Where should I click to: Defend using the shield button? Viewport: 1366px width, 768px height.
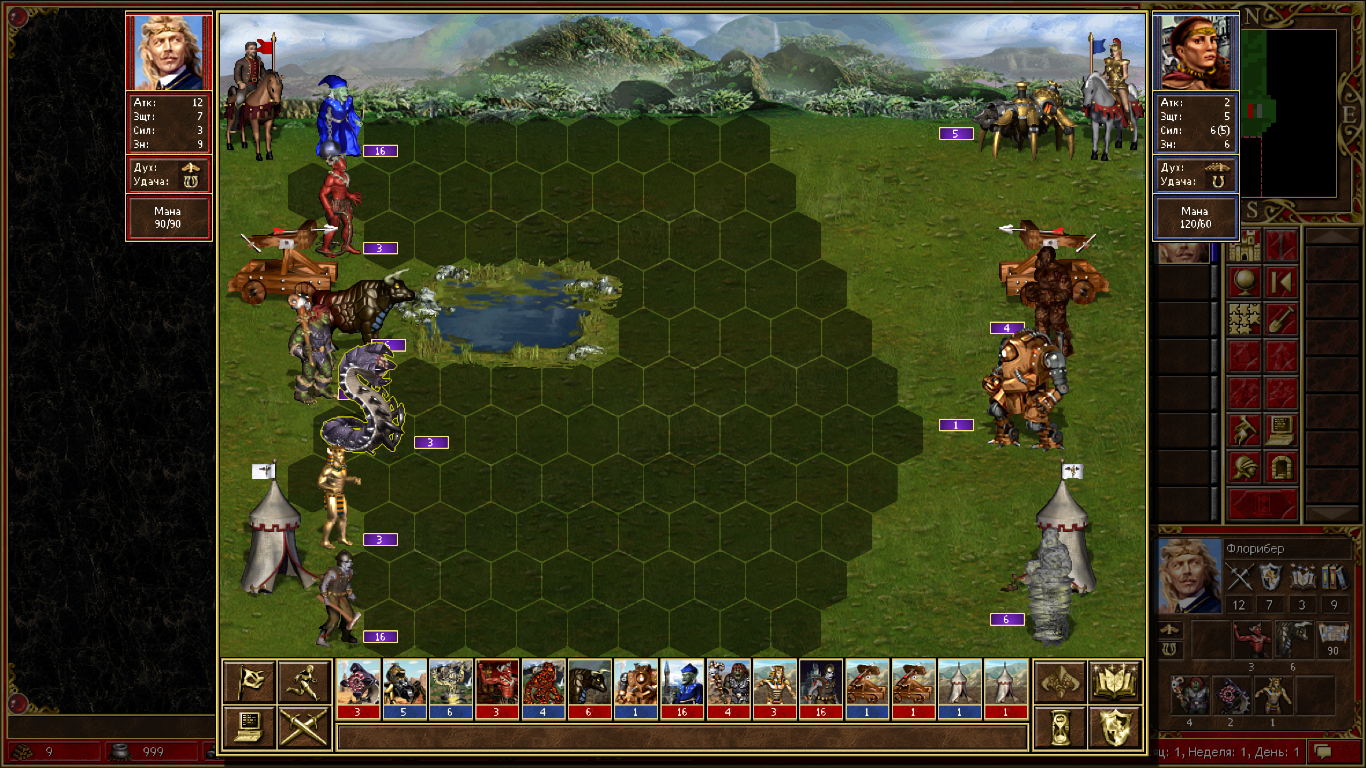point(1115,727)
